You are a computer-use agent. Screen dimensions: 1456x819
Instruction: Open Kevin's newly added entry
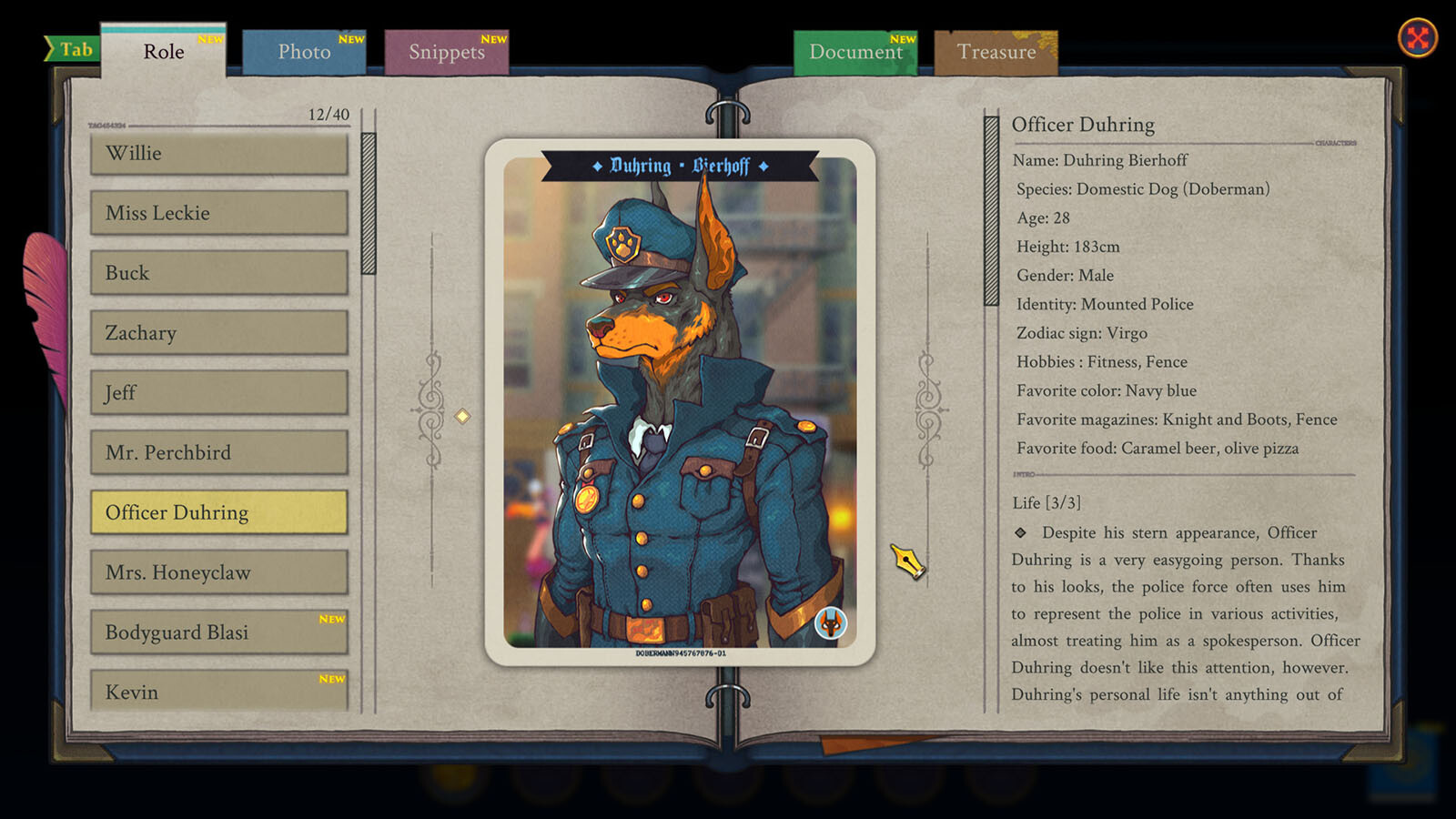tap(218, 693)
